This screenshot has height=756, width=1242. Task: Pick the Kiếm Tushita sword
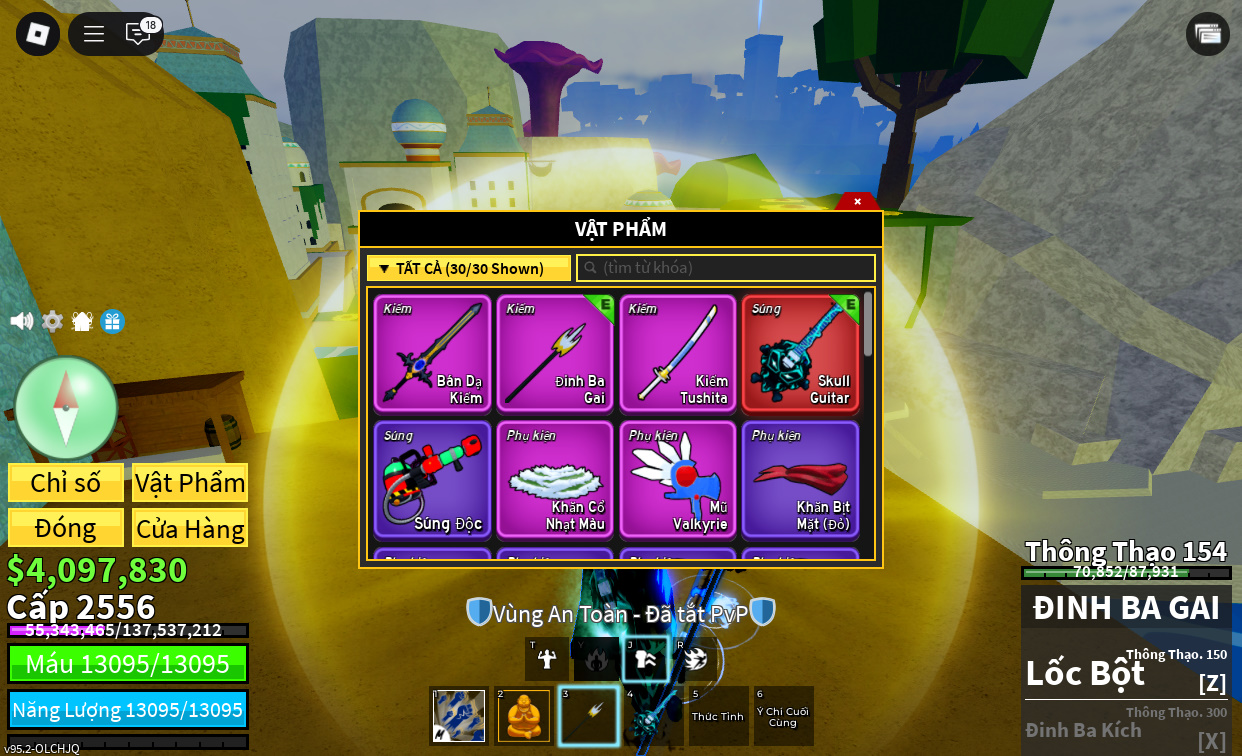[678, 353]
